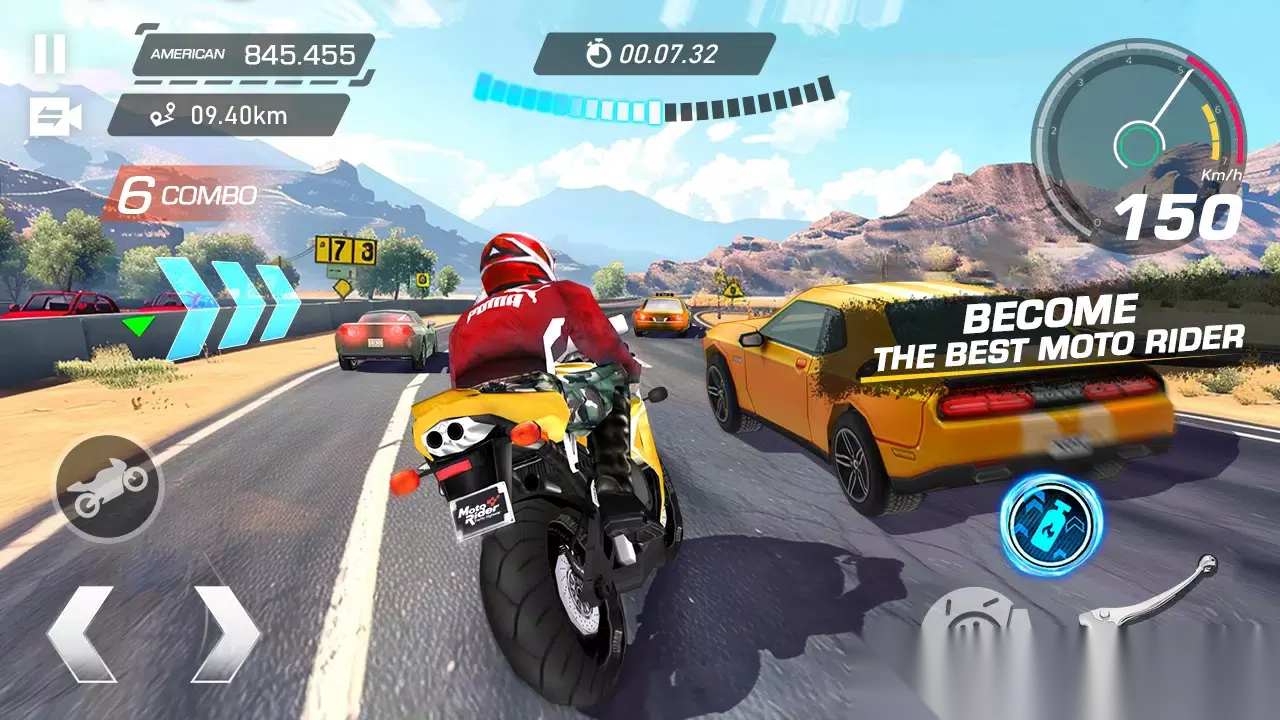Steer left with the left arrow

(82, 634)
